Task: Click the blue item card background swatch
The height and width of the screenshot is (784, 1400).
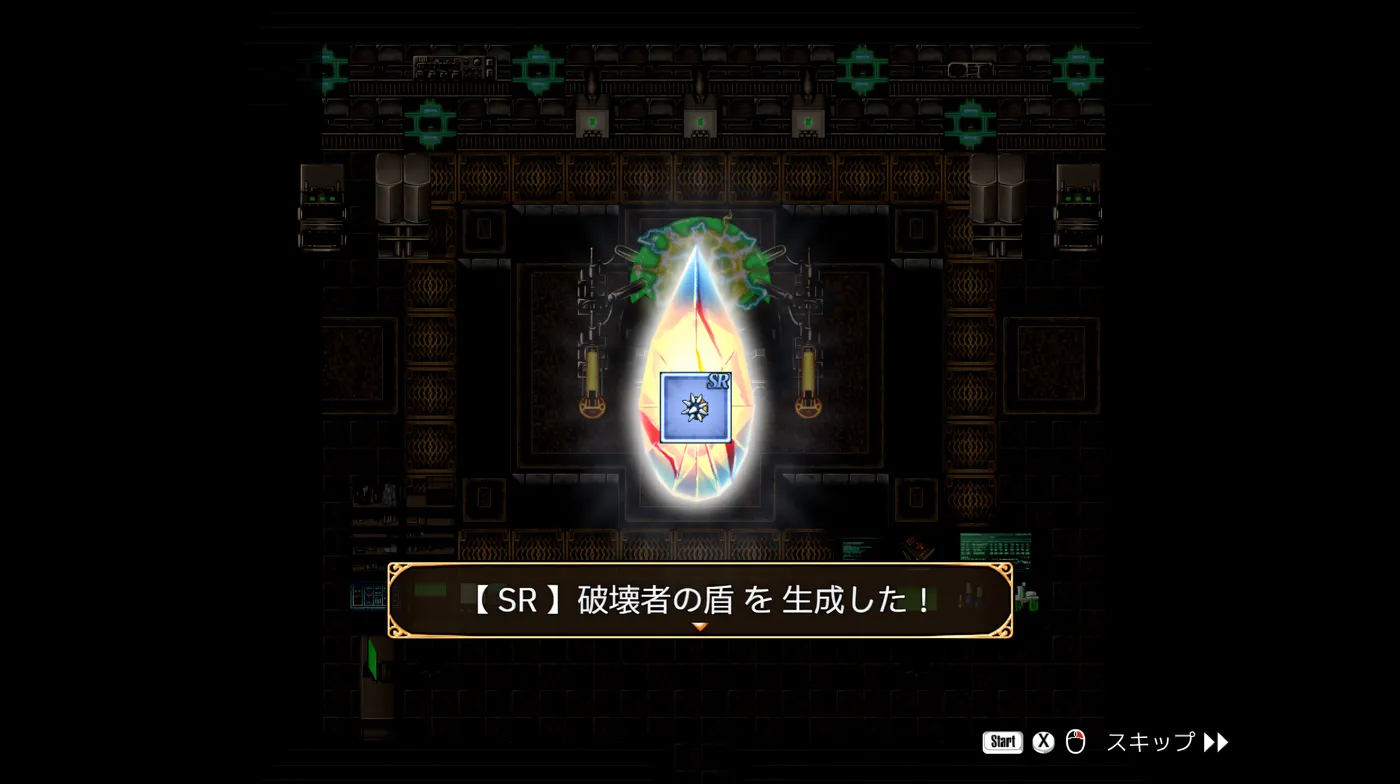Action: pos(675,425)
